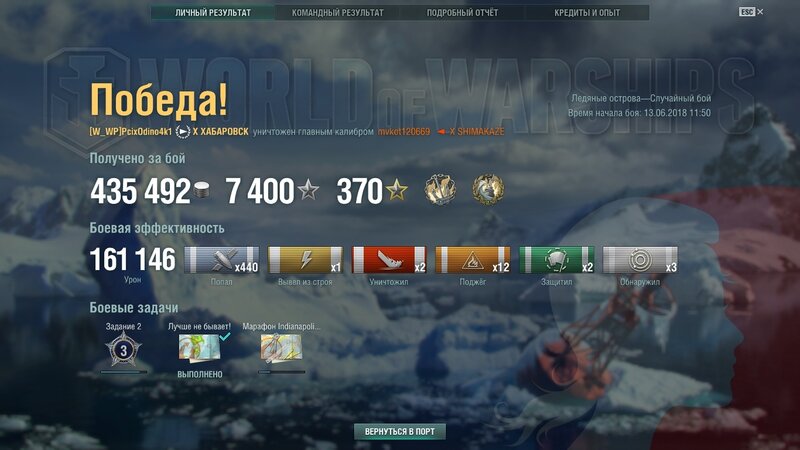The width and height of the screenshot is (800, 450).
Task: Select the Защитил x2 green ribbon
Action: 557,260
